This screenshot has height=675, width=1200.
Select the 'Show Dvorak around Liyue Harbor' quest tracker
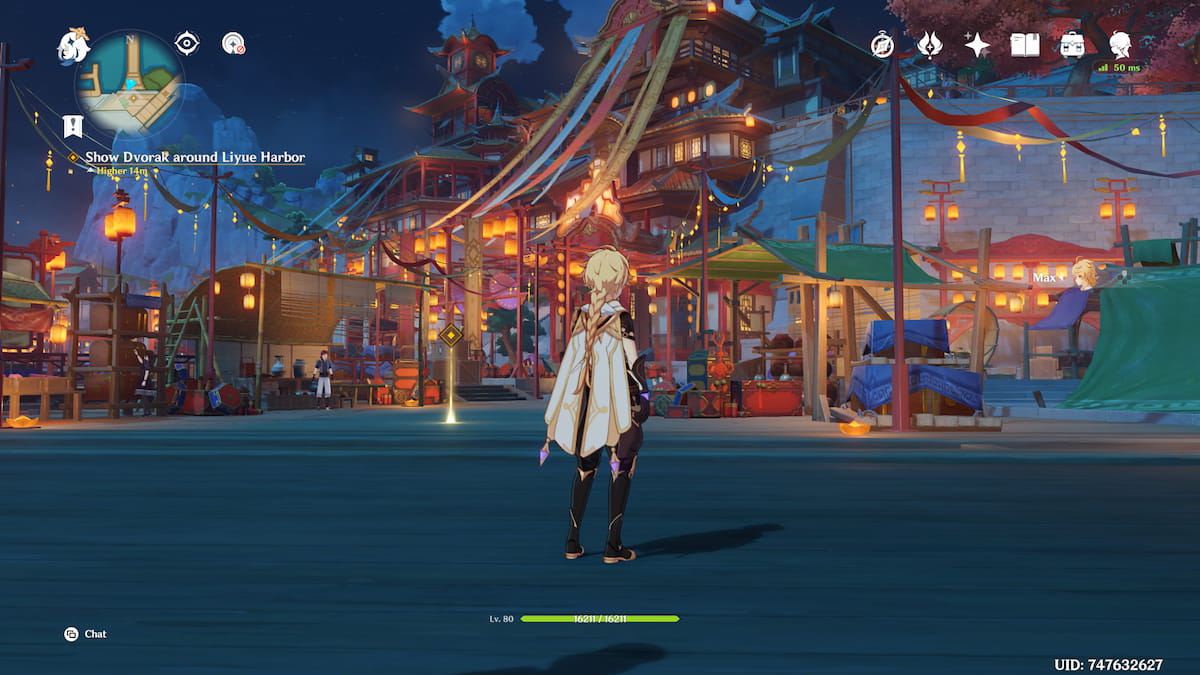(194, 157)
